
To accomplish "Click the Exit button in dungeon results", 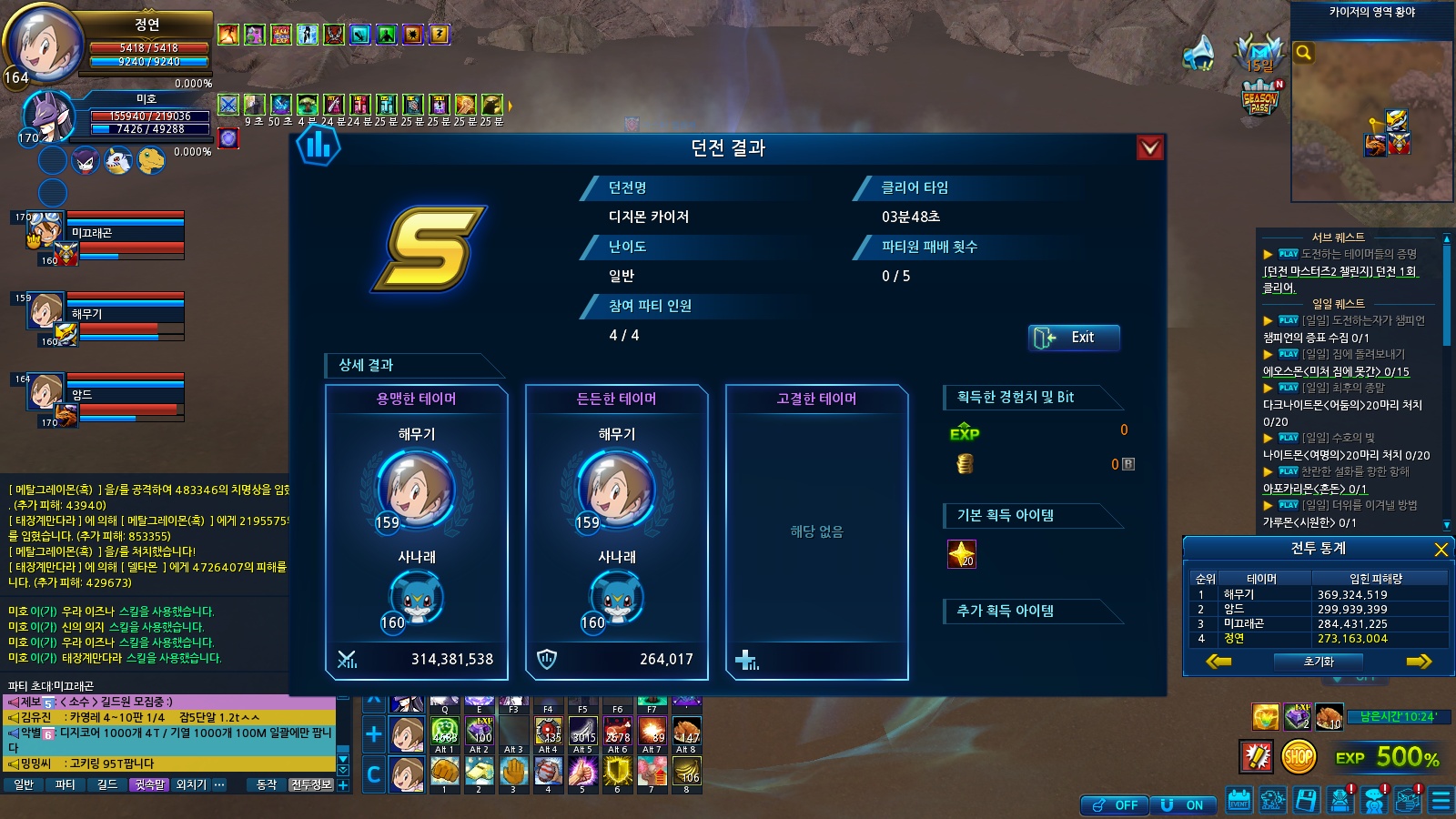I will click(1074, 338).
